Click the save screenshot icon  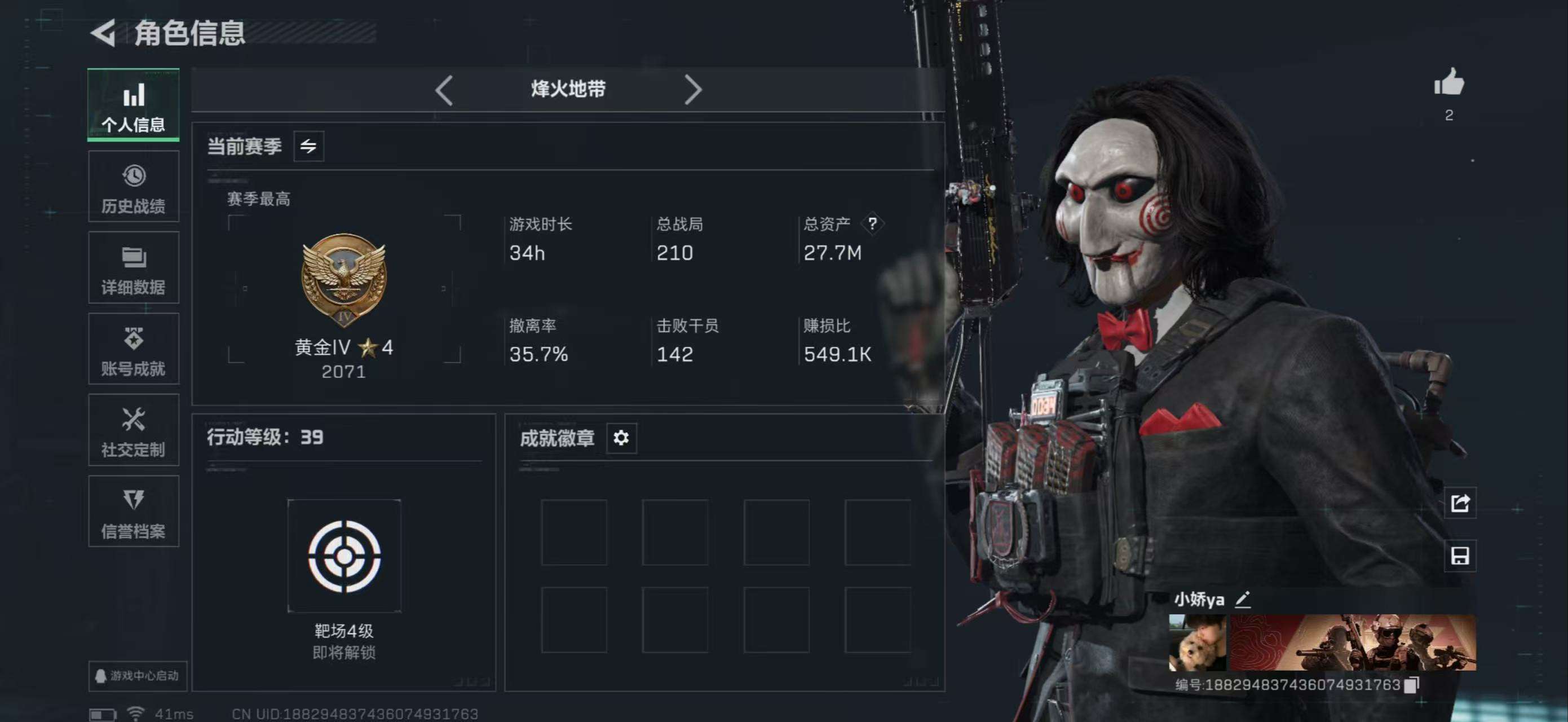(x=1460, y=556)
